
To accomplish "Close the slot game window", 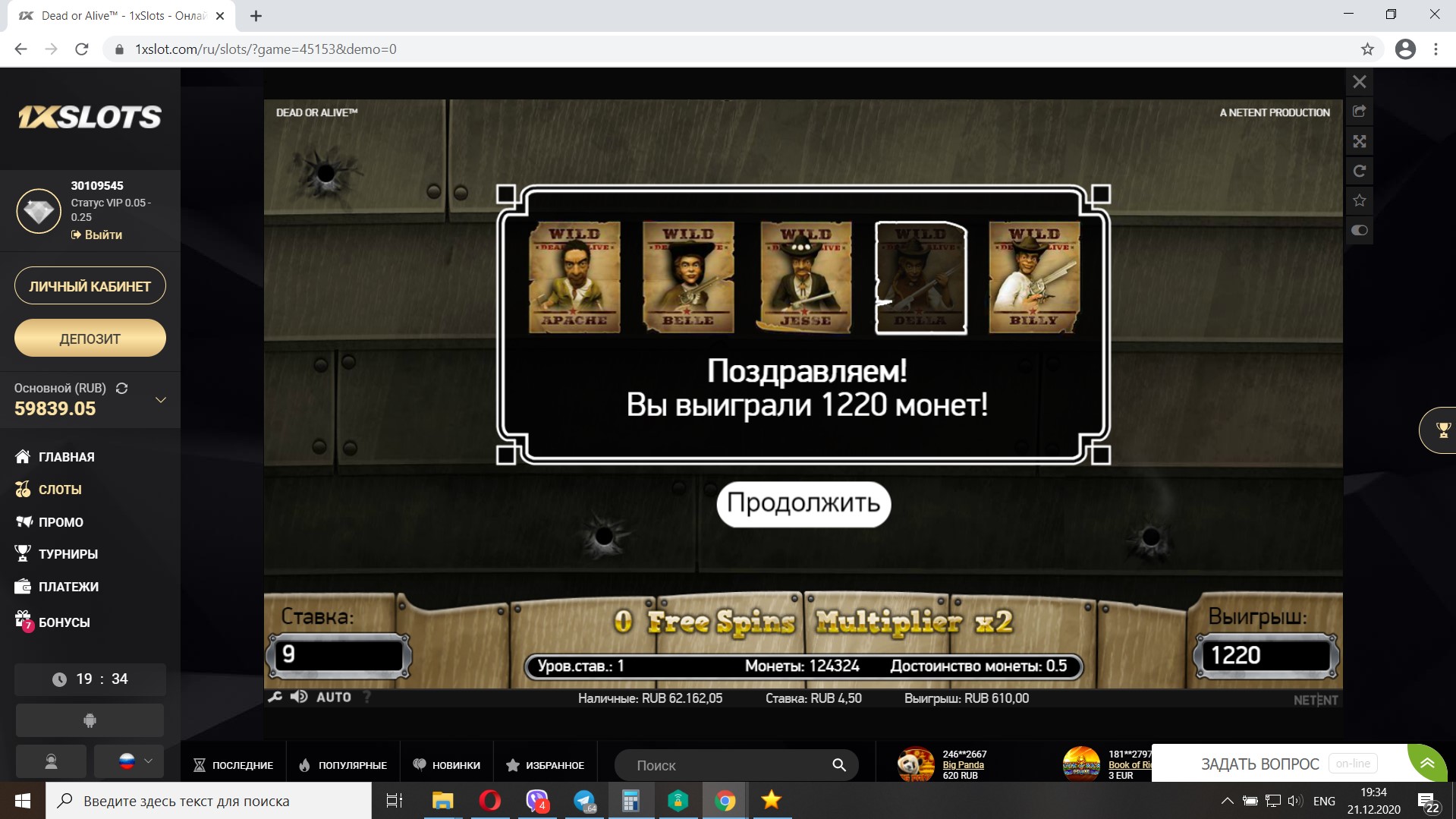I will (1359, 82).
